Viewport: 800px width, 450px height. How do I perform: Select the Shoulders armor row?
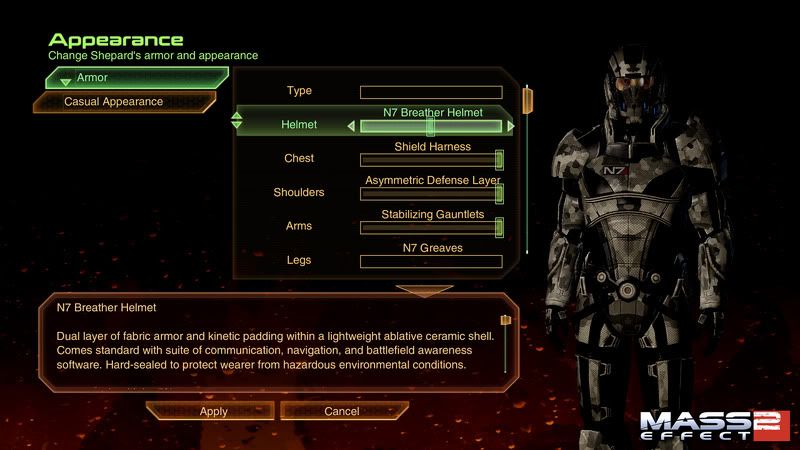[299, 192]
